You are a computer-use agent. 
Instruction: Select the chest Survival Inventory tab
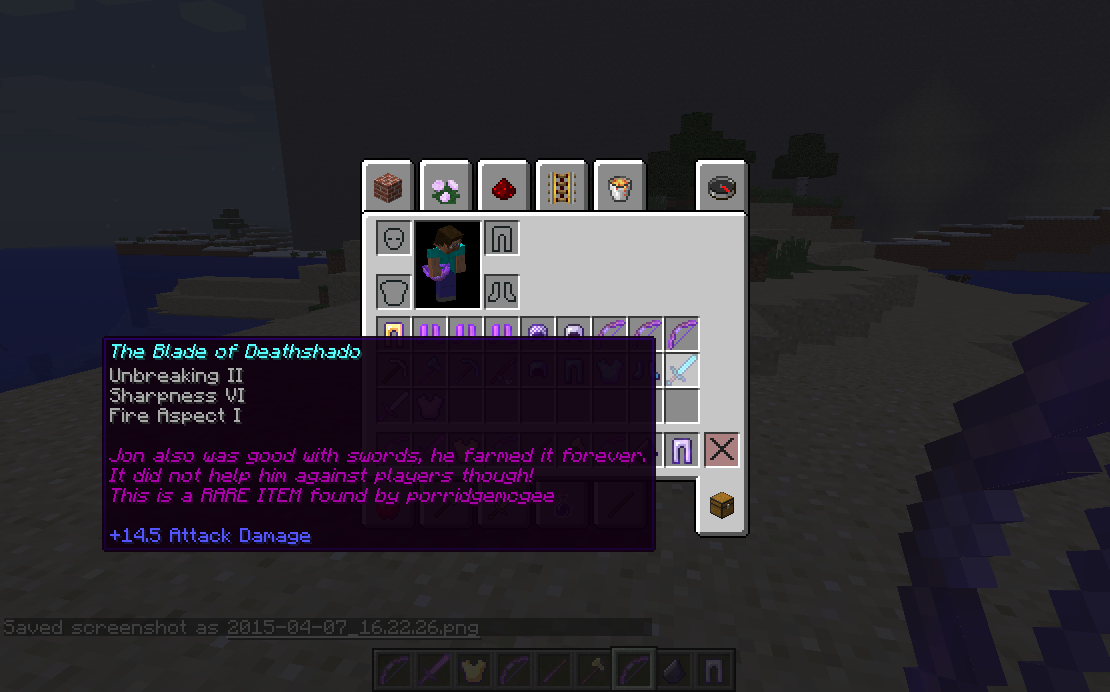pos(721,506)
